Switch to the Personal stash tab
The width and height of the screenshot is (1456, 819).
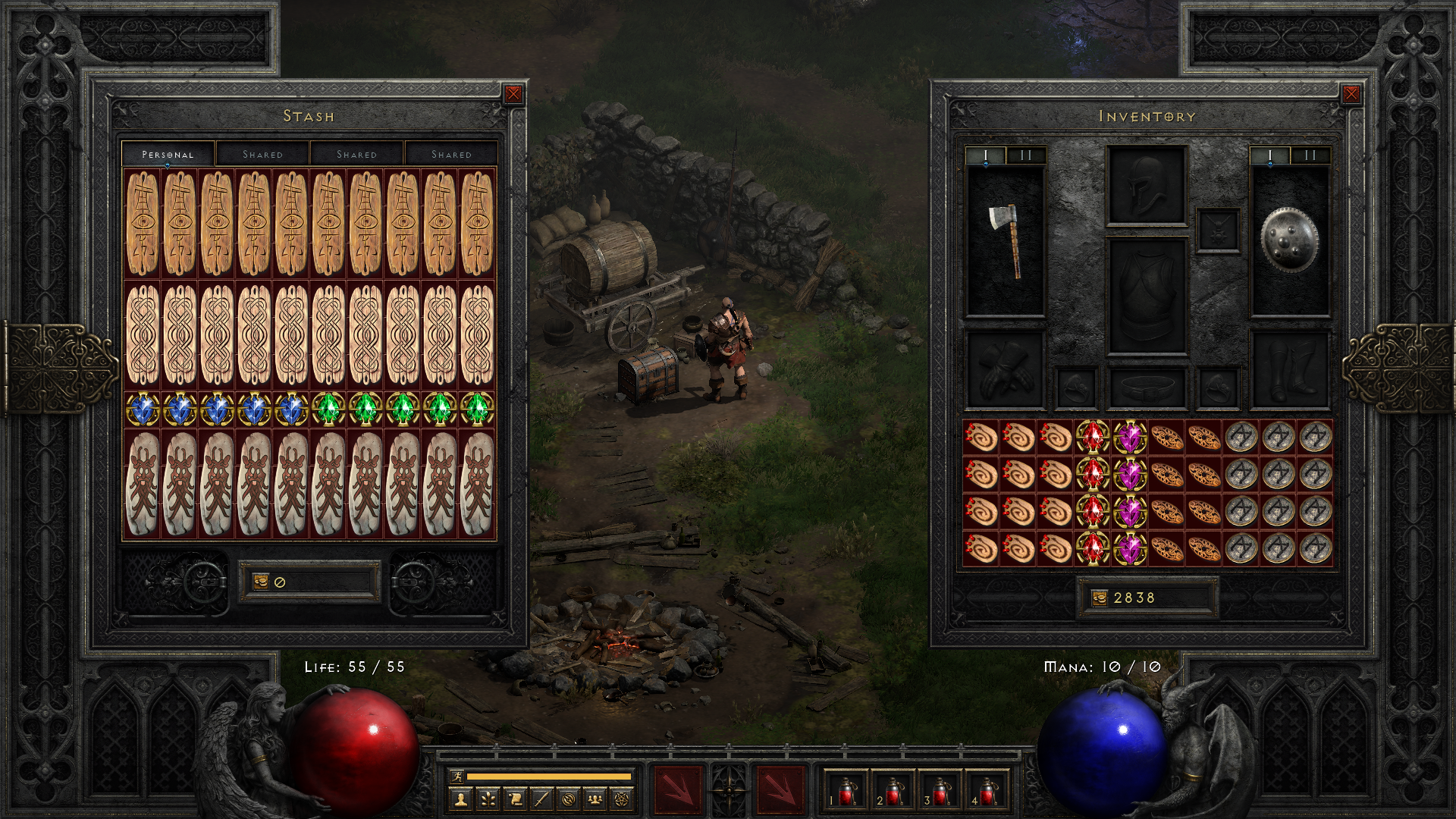coord(168,154)
